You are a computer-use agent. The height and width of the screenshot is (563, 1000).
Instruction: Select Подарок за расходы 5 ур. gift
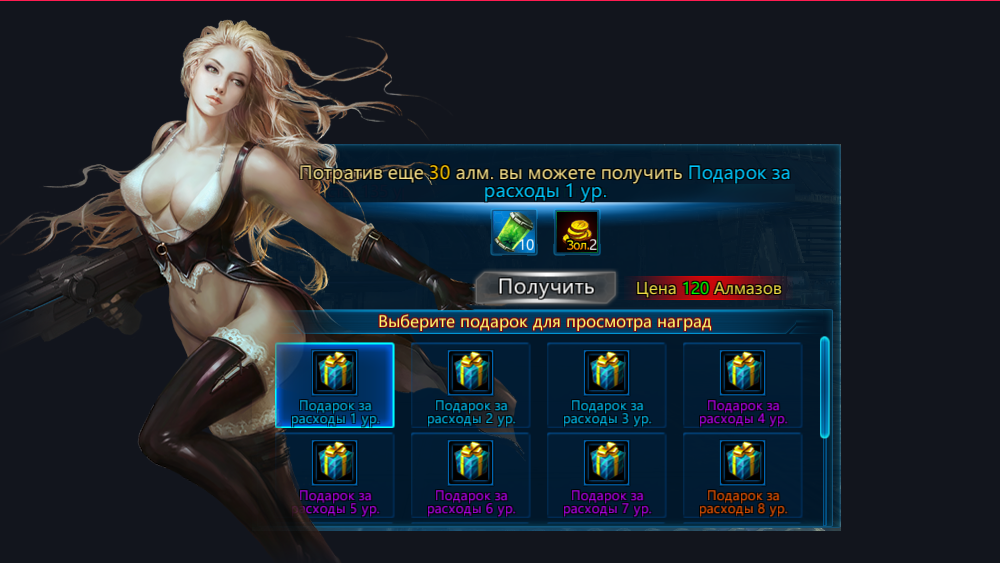(x=335, y=475)
